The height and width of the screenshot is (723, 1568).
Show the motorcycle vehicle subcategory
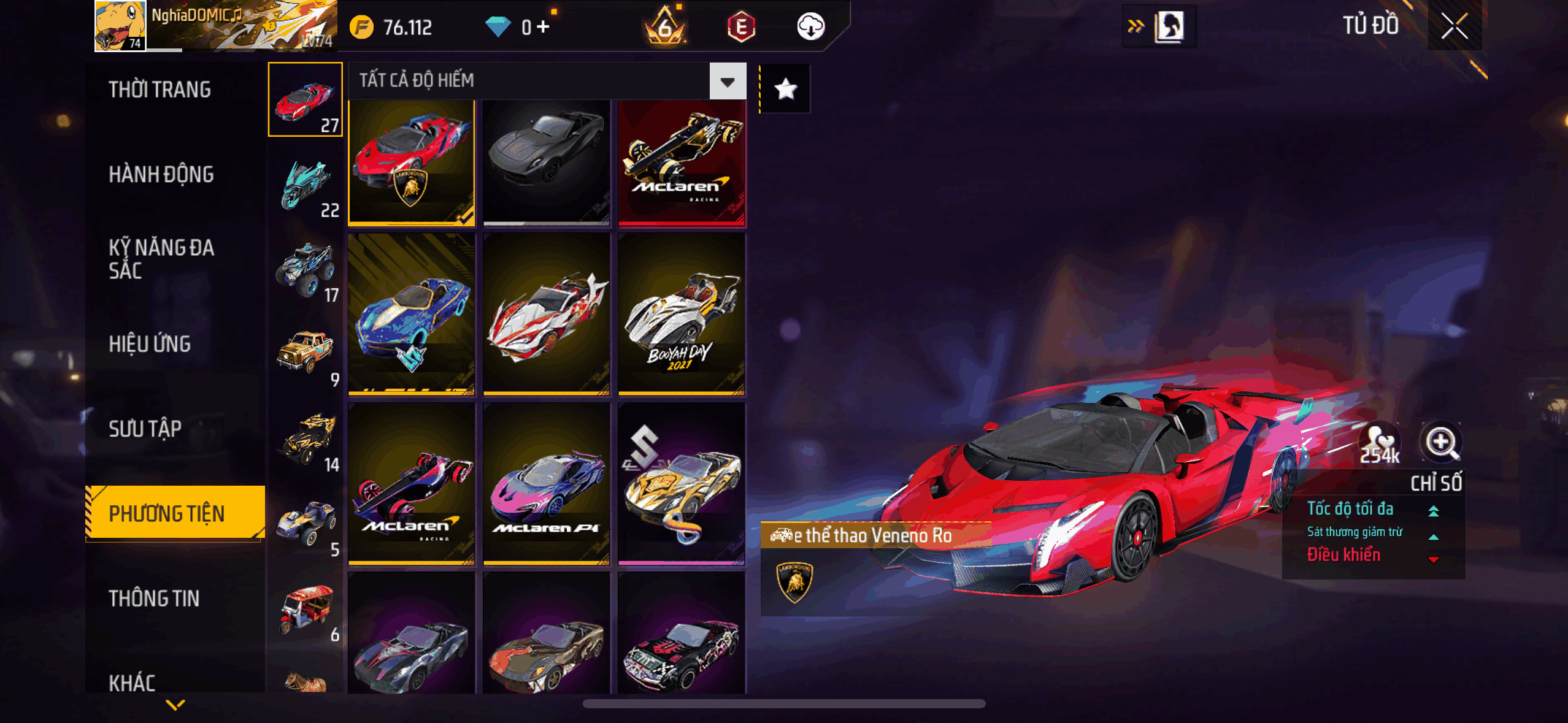306,185
